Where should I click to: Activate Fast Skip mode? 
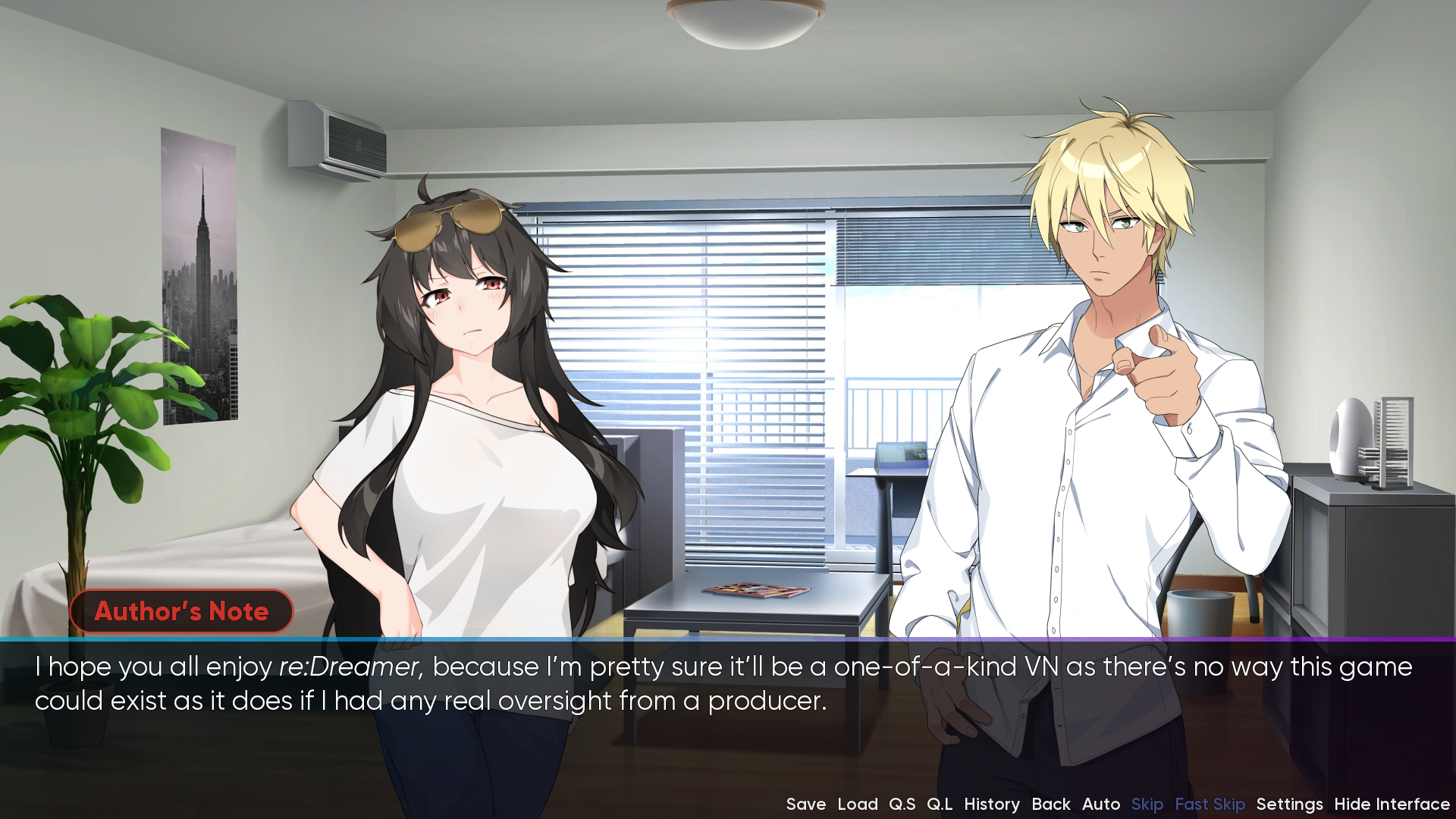click(x=1210, y=804)
